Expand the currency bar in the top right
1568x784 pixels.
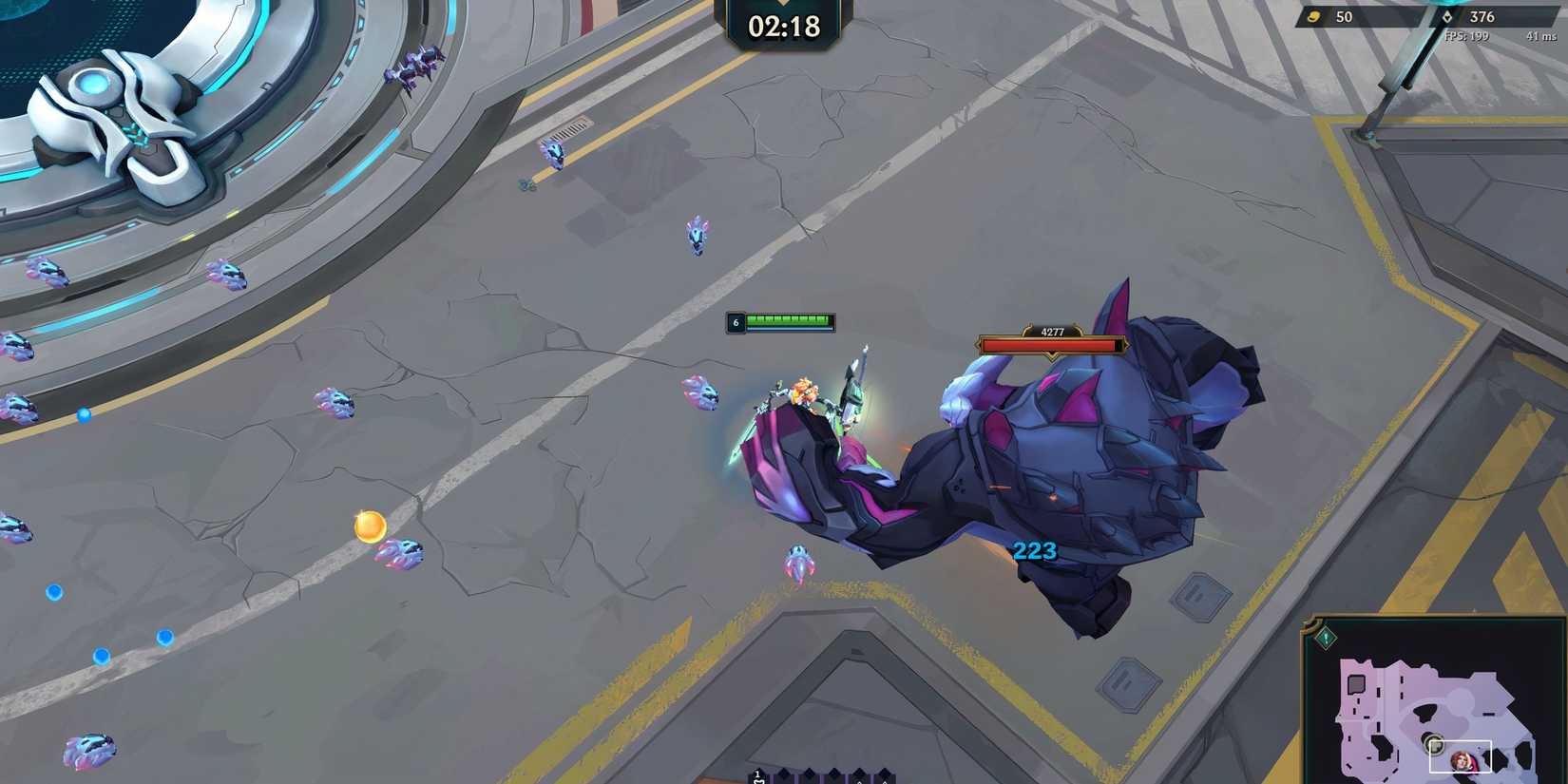pyautogui.click(x=1425, y=16)
